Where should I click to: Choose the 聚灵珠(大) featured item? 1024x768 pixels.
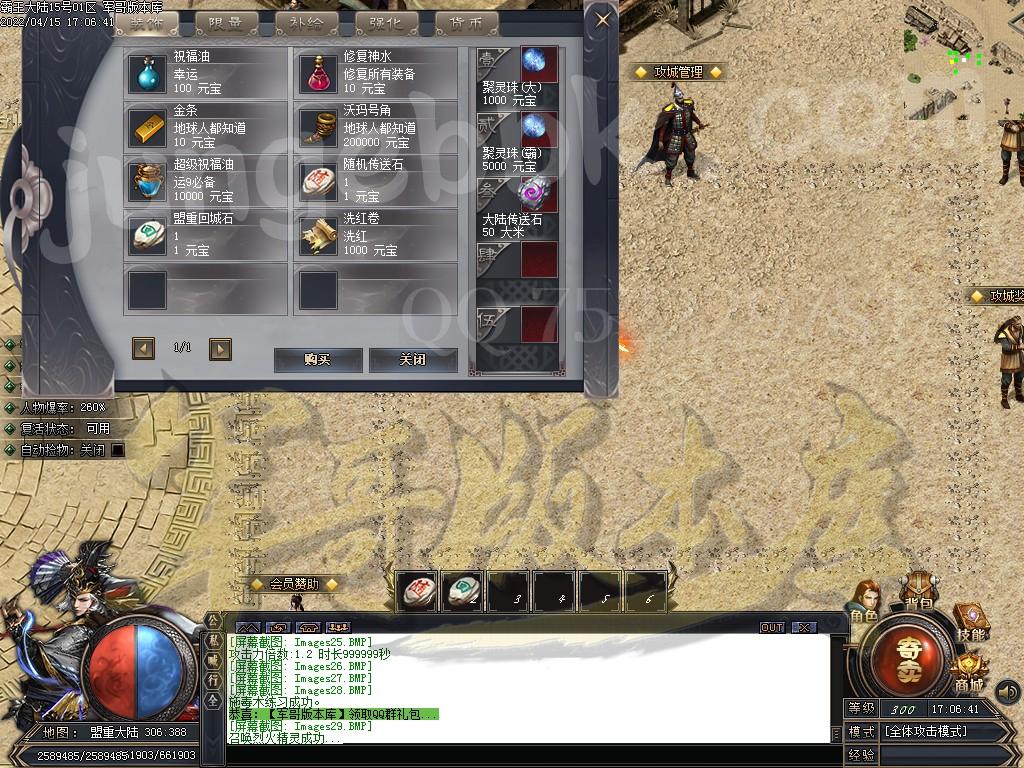538,64
